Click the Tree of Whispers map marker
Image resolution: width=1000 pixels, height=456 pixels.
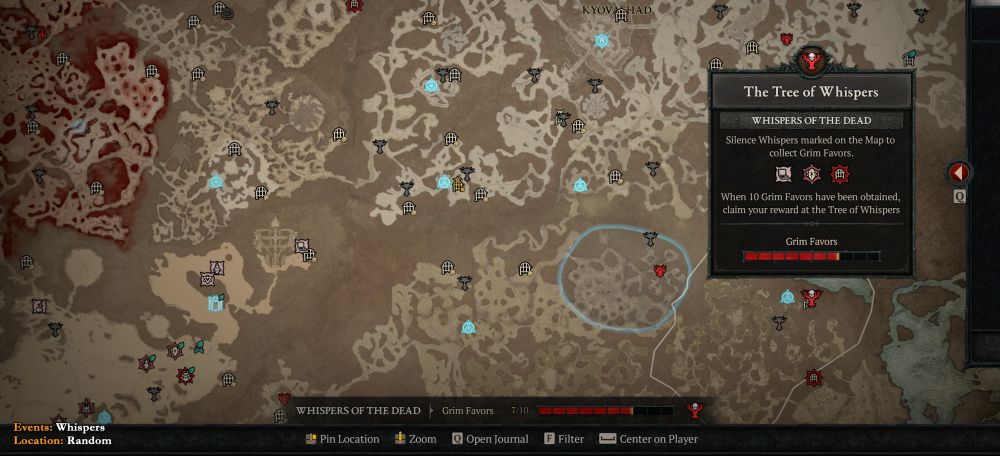[x=811, y=297]
